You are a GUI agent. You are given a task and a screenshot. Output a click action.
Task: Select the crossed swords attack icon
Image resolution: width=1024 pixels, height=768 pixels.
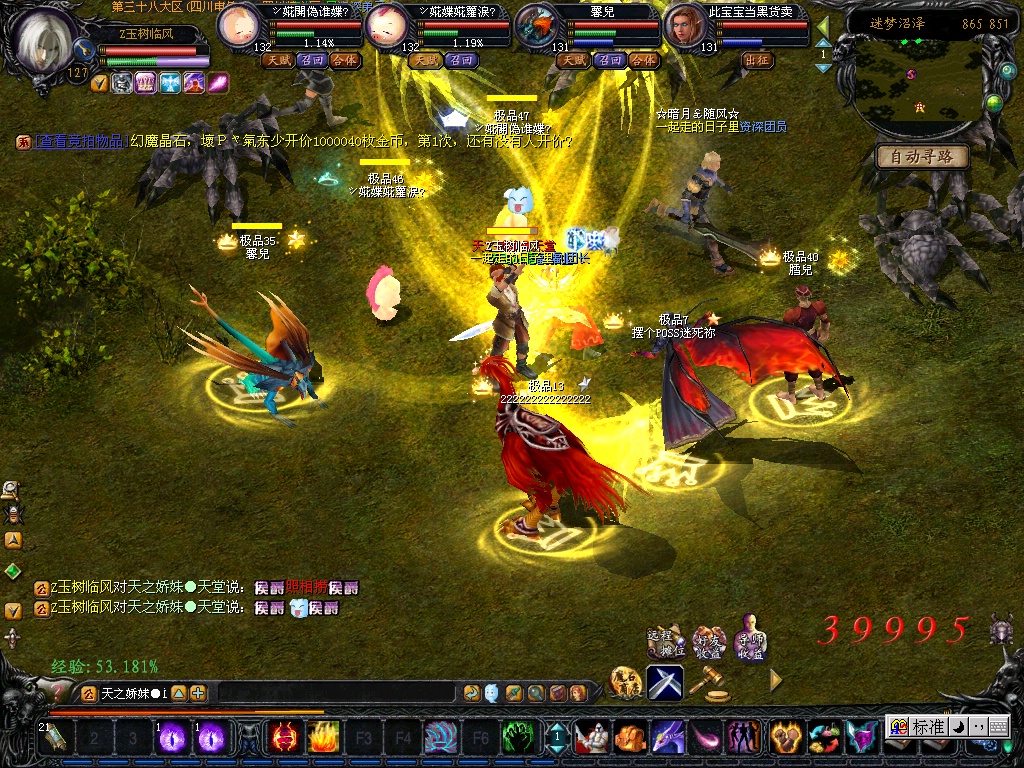[664, 681]
